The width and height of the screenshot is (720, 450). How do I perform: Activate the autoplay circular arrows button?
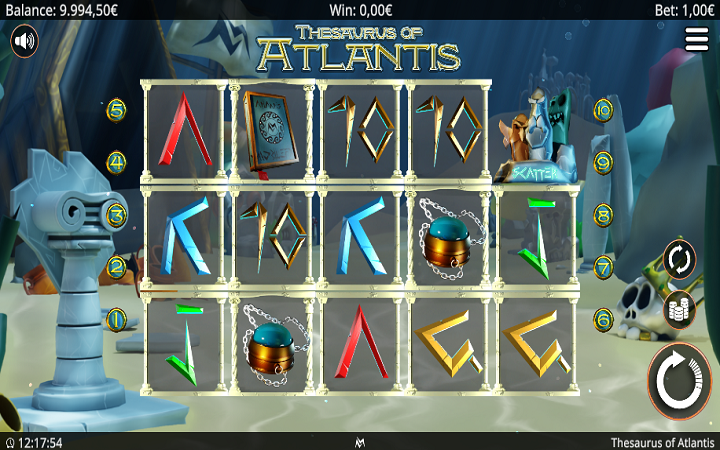click(x=679, y=260)
